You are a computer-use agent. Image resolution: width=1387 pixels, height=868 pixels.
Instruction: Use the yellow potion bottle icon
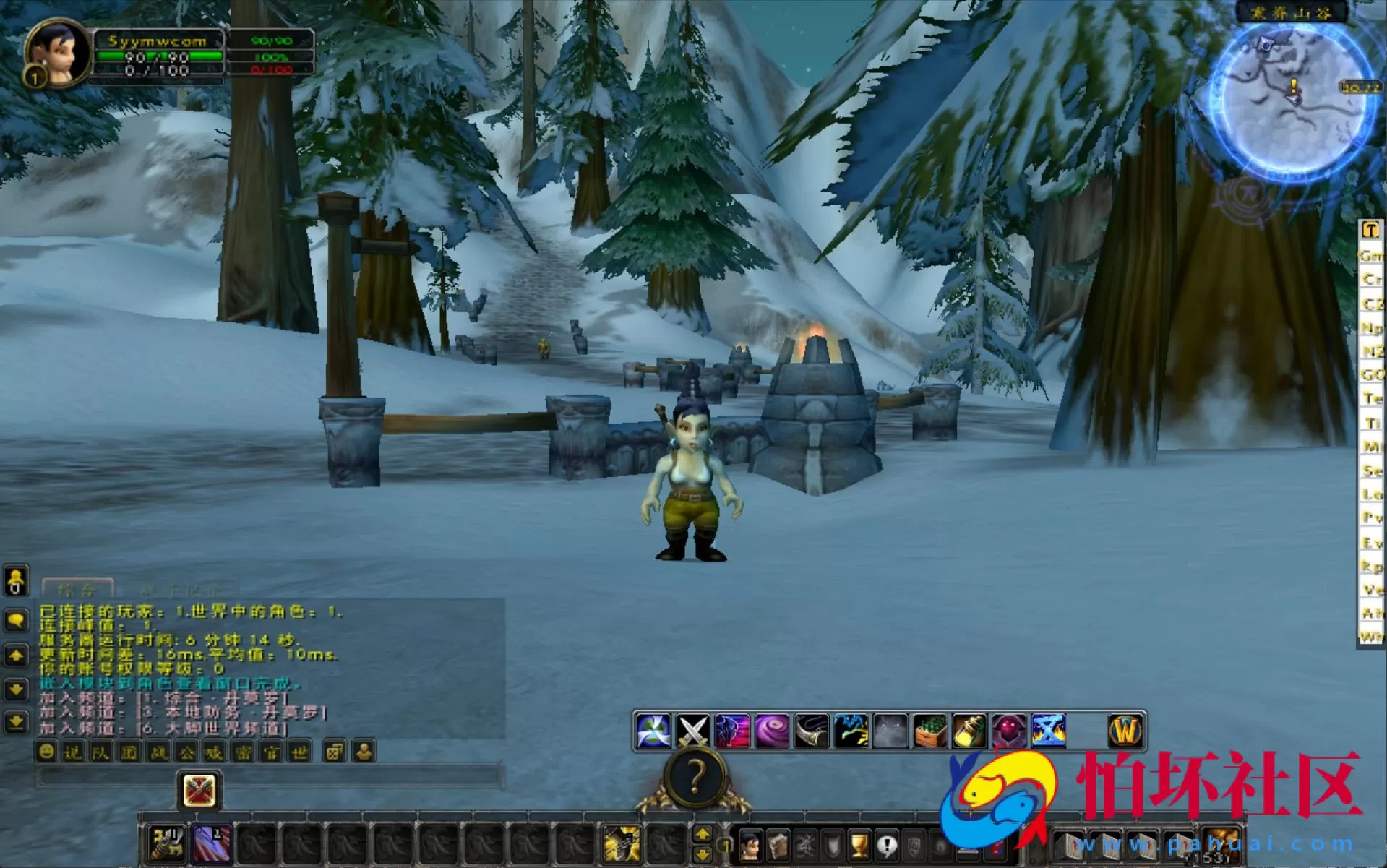969,731
